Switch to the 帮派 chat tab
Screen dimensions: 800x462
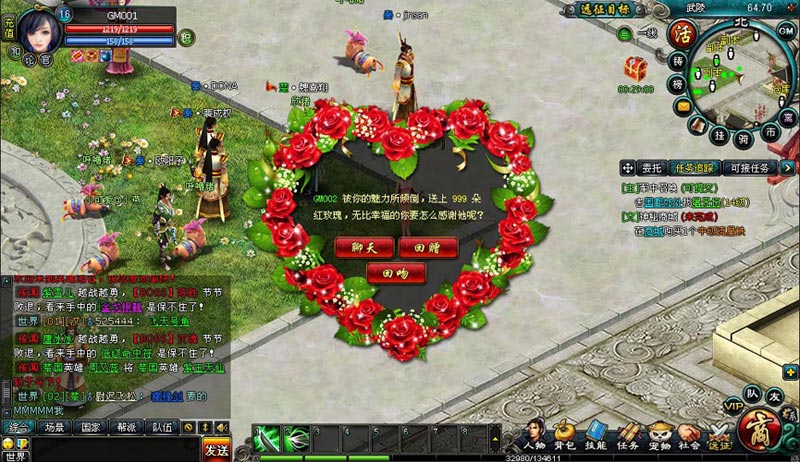click(126, 427)
